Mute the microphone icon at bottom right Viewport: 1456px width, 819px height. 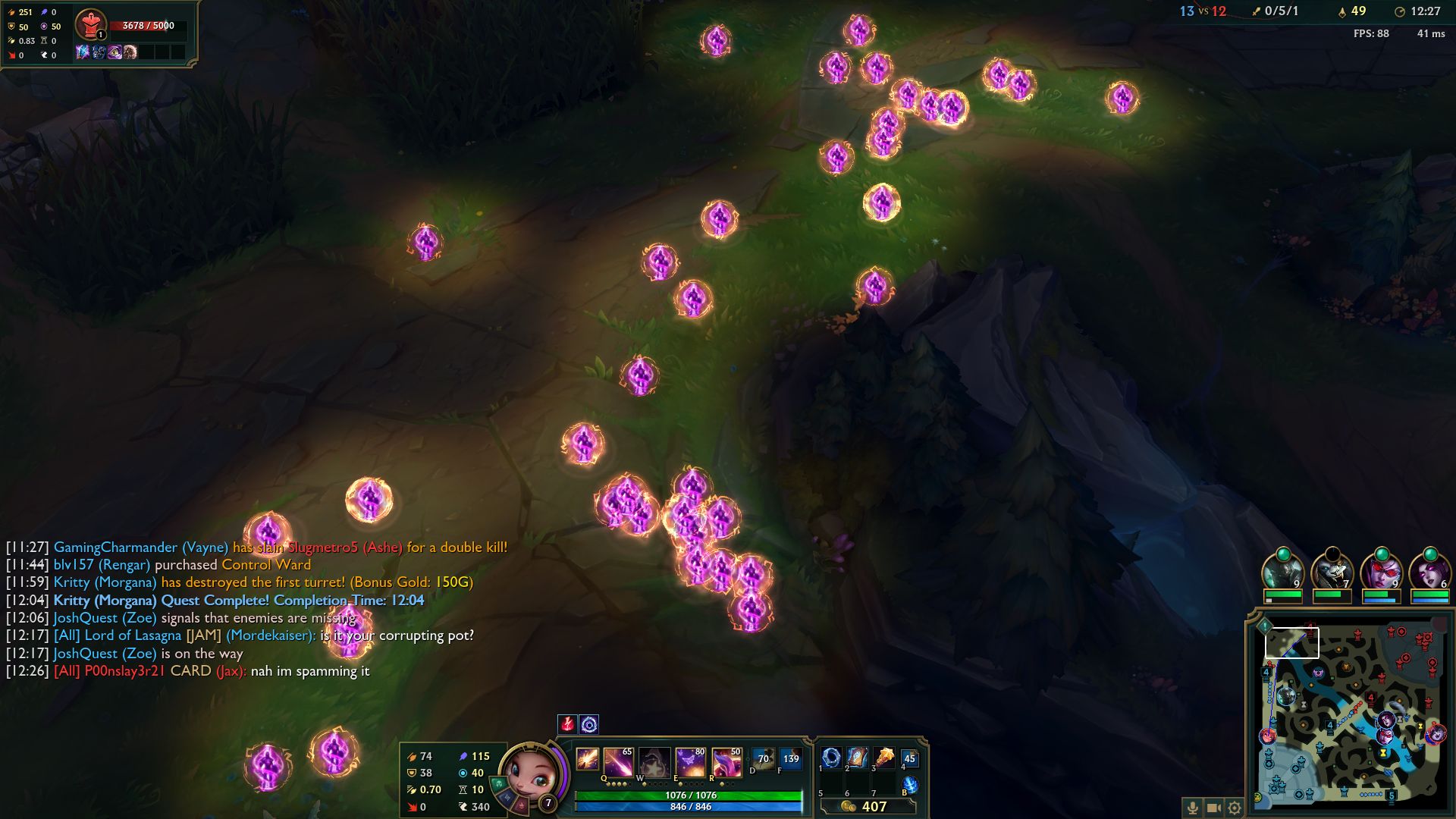tap(1192, 808)
